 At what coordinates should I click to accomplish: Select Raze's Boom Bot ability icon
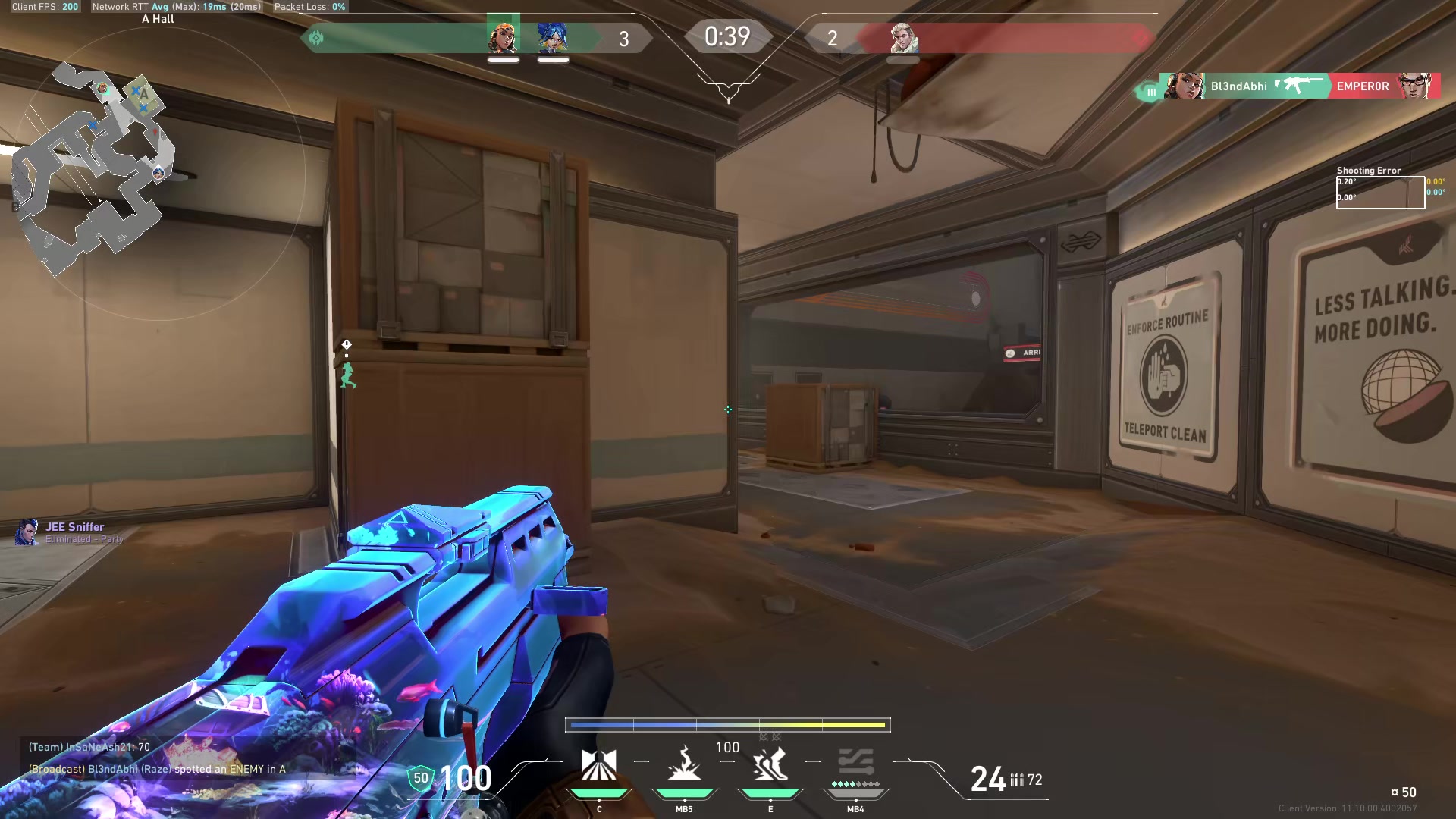tap(601, 764)
